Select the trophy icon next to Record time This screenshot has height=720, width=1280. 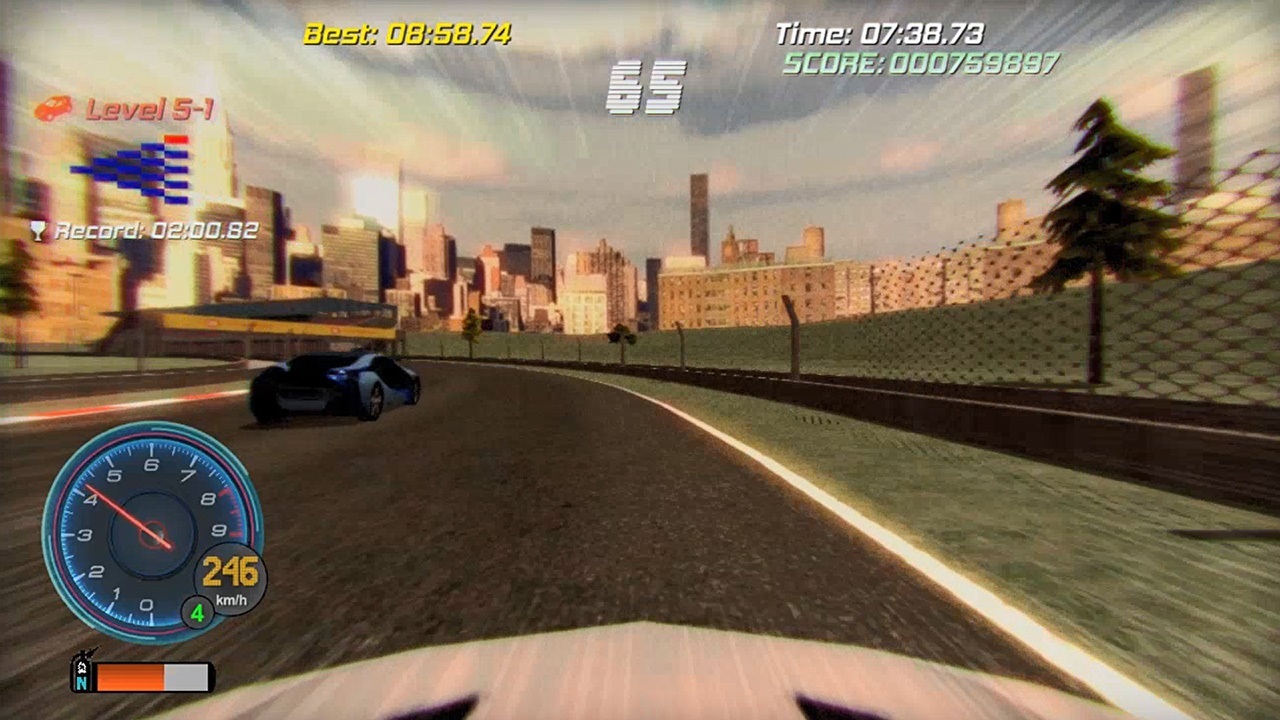tap(37, 230)
